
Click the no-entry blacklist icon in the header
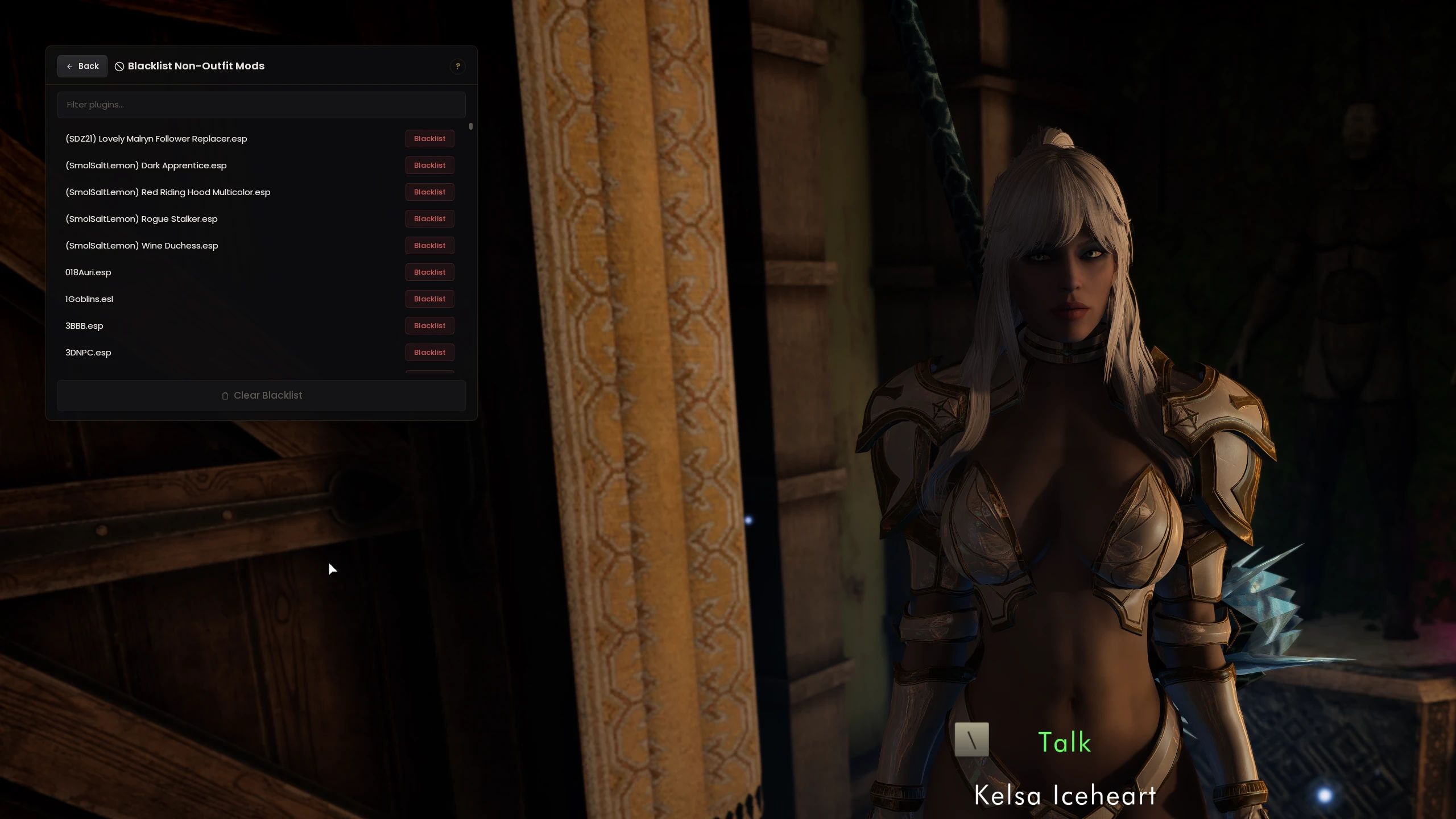tap(119, 66)
